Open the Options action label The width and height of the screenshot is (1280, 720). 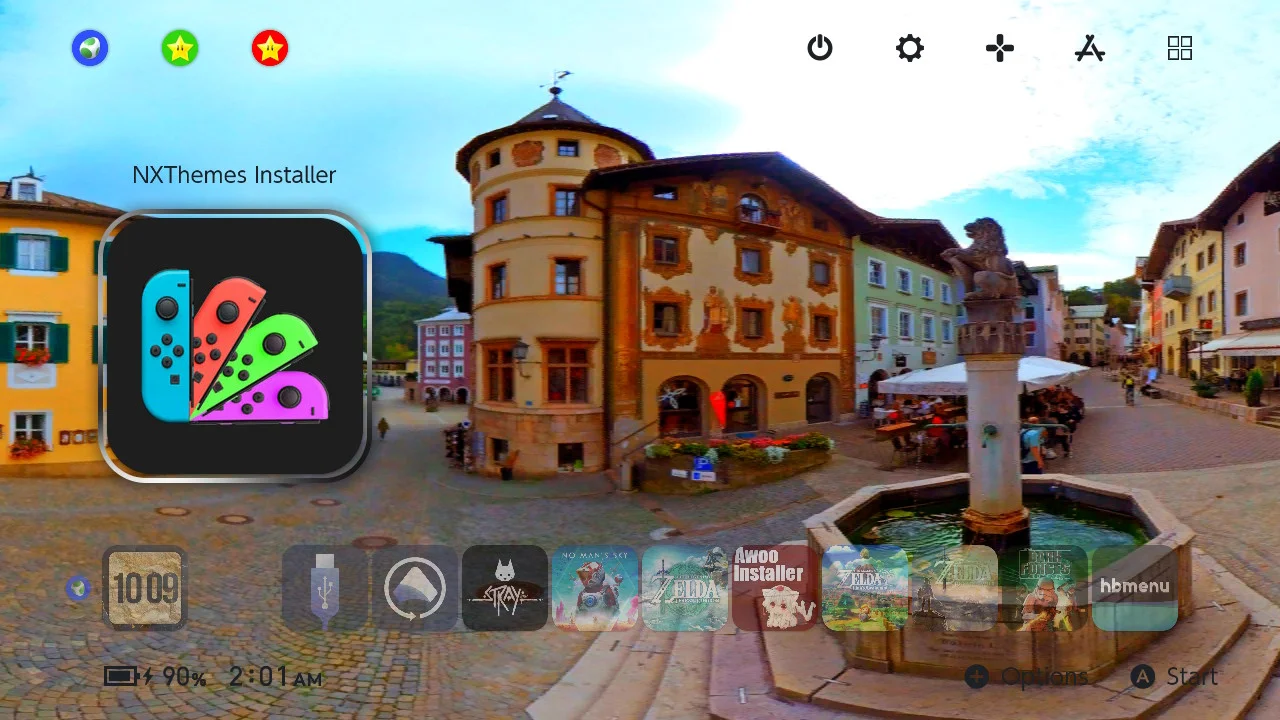(1043, 676)
